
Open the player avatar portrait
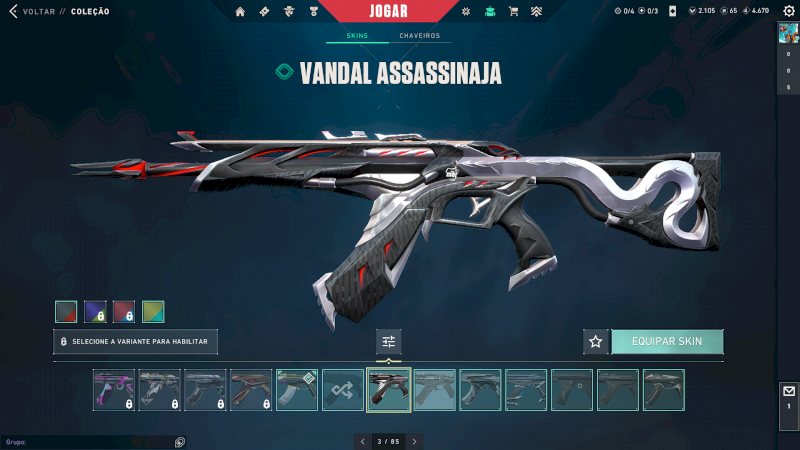[x=788, y=33]
